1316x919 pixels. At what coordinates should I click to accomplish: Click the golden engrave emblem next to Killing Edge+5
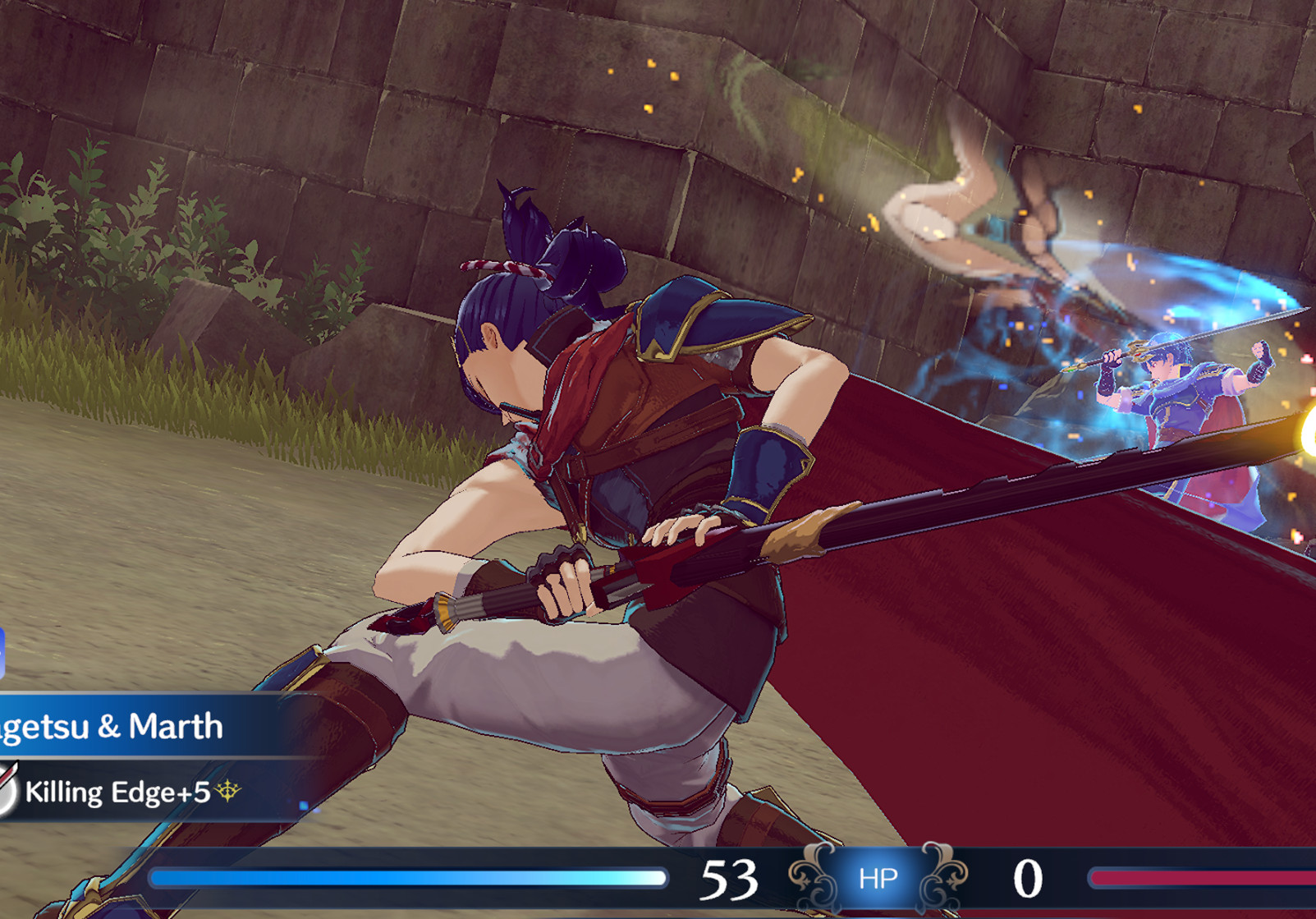(227, 789)
